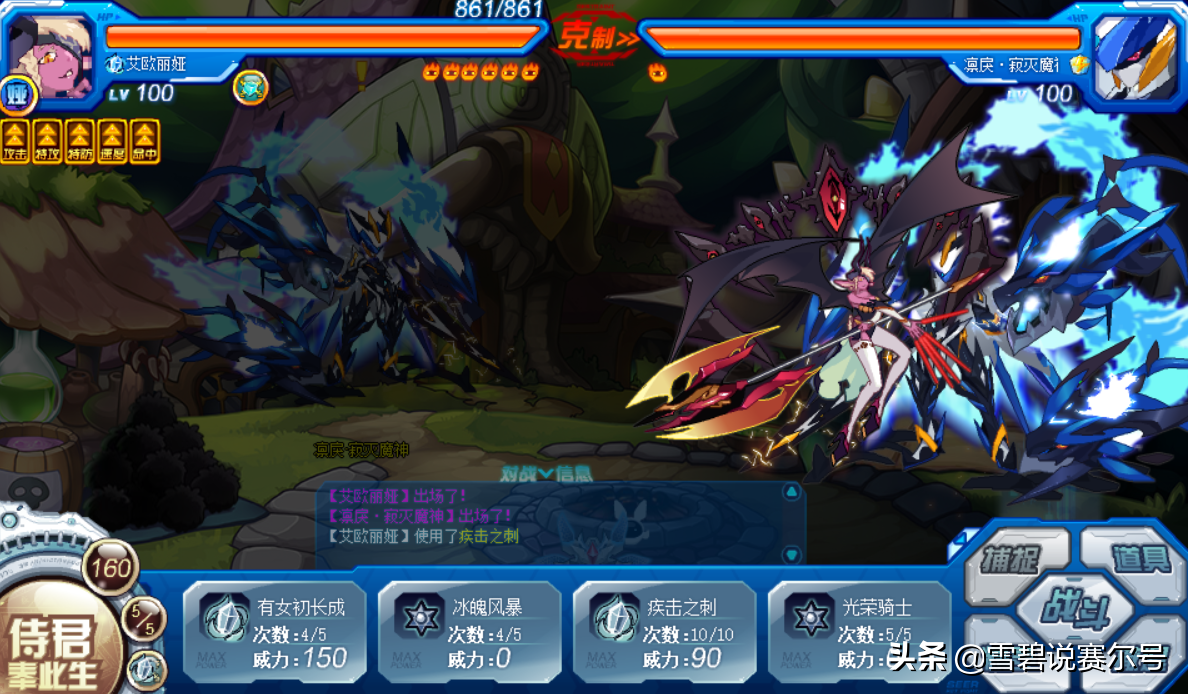Inspect the 特防 special defense buff icon
1188x694 pixels.
click(x=80, y=141)
